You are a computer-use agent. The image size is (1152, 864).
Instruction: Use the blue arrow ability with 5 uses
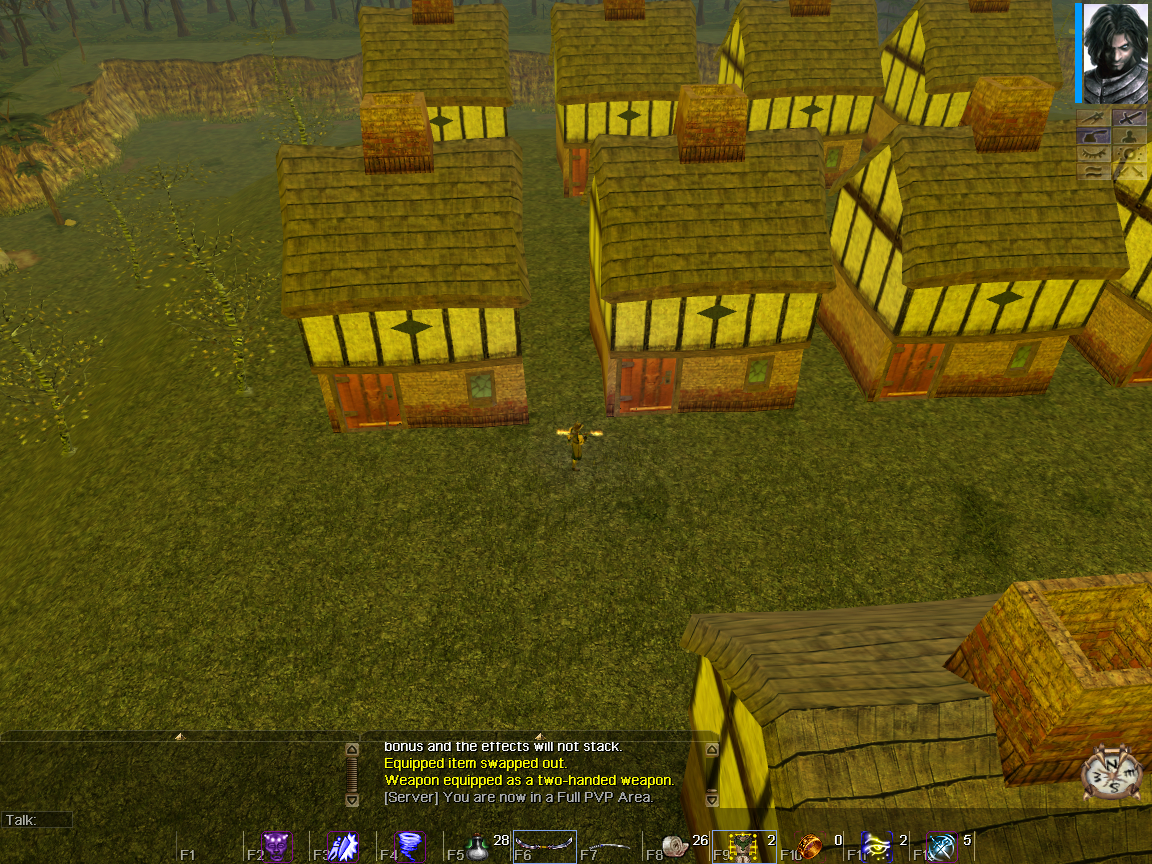[x=943, y=847]
